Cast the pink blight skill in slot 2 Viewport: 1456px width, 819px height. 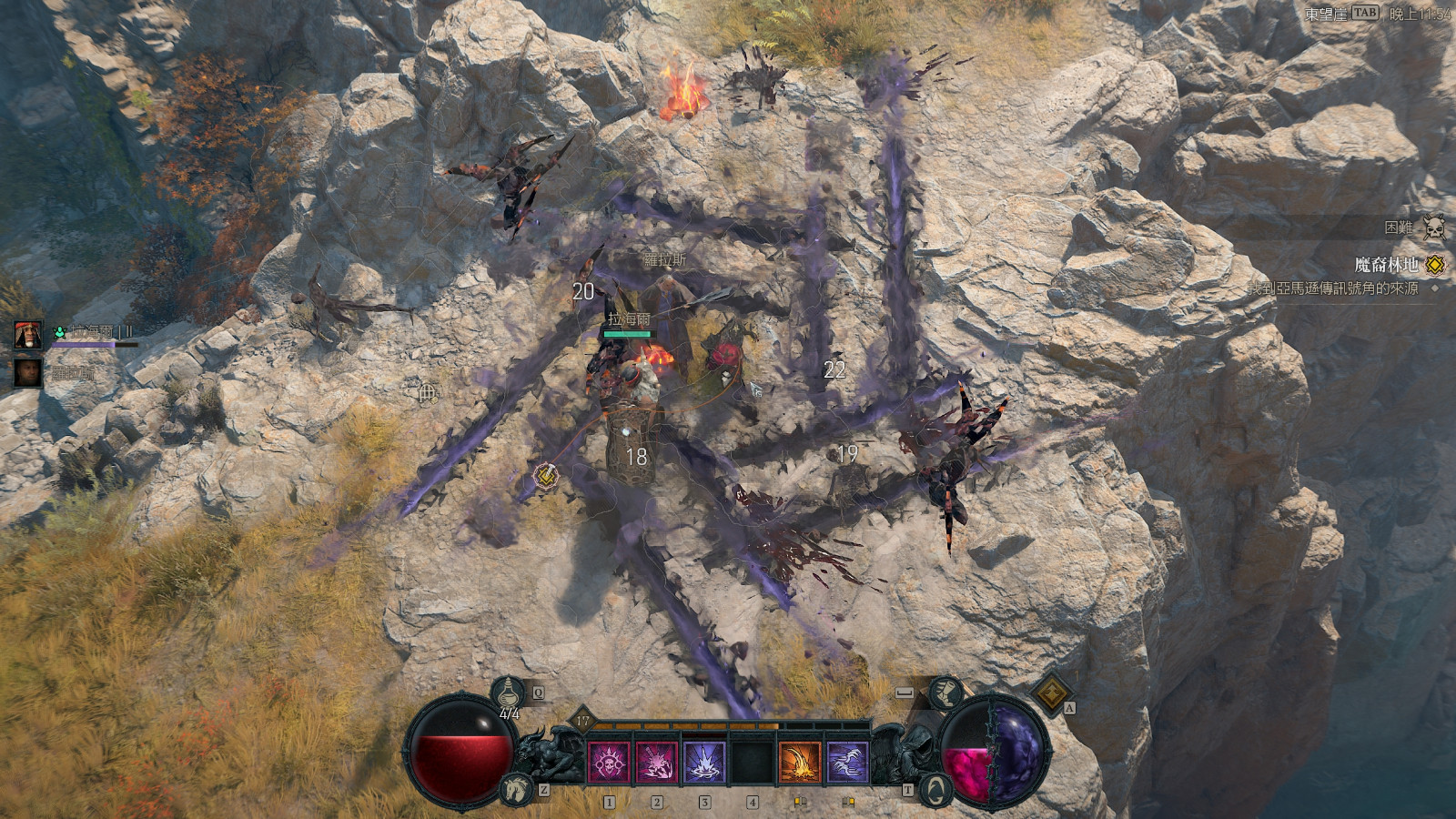pyautogui.click(x=657, y=760)
